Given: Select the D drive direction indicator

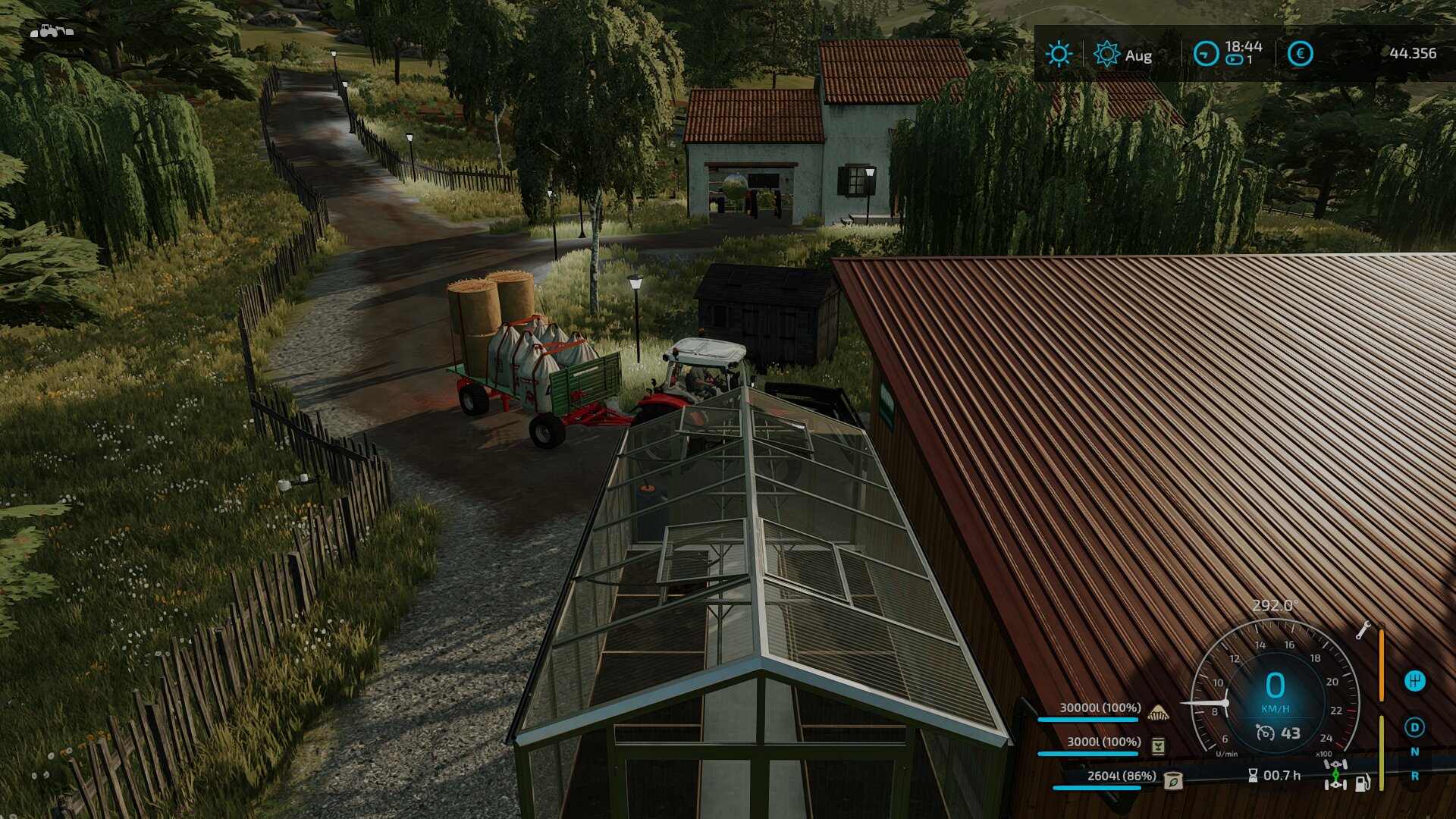Looking at the screenshot, I should (1414, 727).
